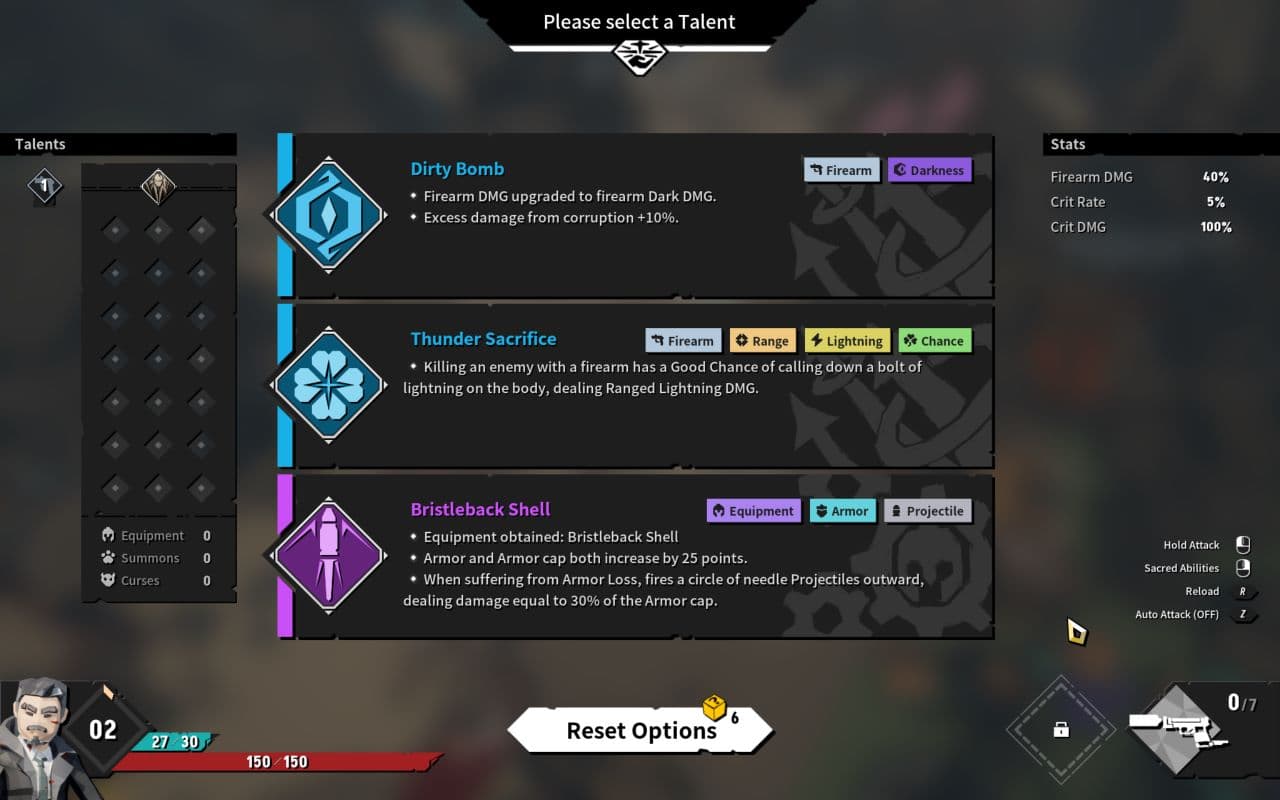The image size is (1280, 800).
Task: Select the Dirty Bomb talent icon
Action: pos(326,213)
